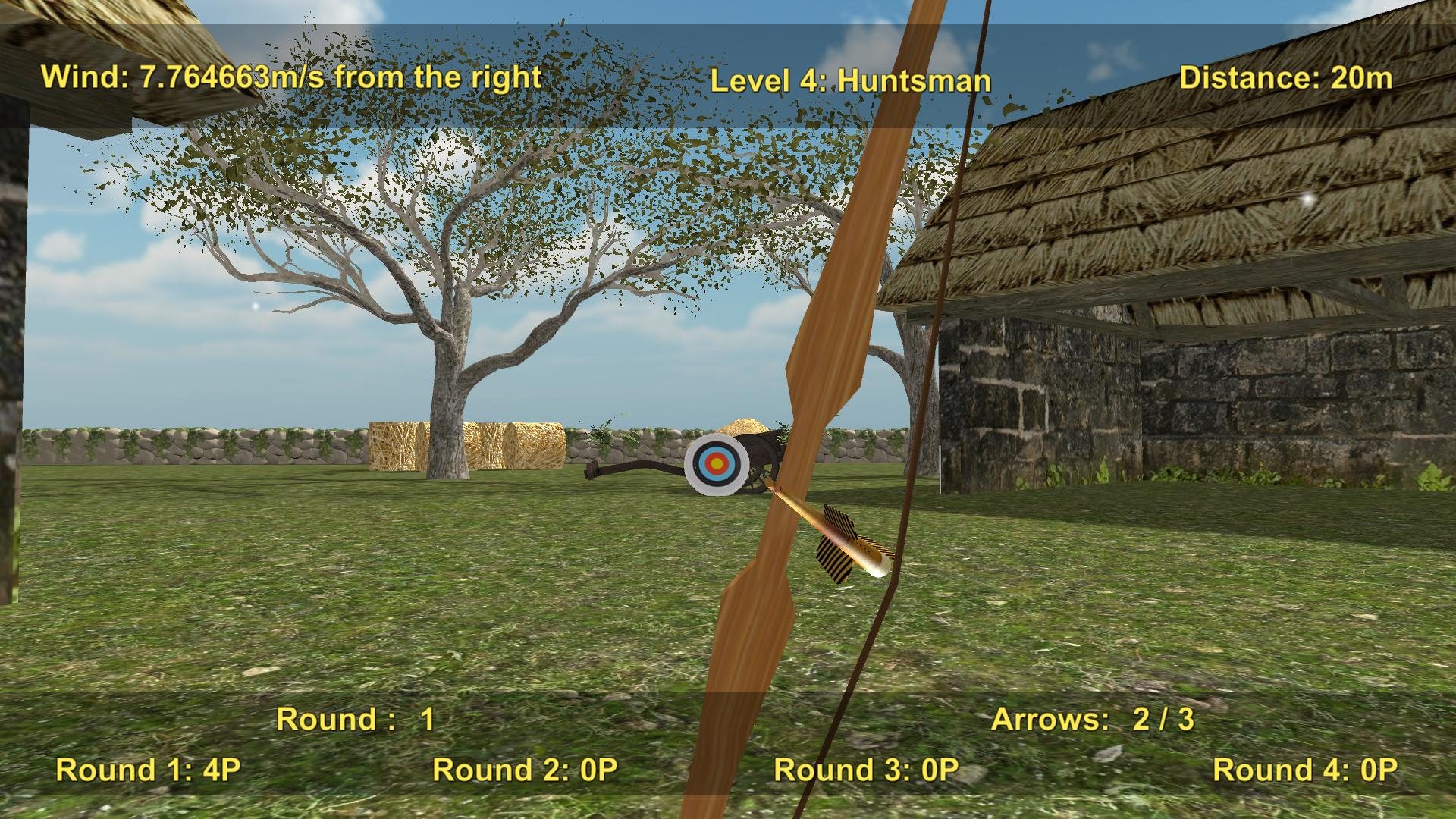Click the Round 4: 0P score label

[1304, 770]
